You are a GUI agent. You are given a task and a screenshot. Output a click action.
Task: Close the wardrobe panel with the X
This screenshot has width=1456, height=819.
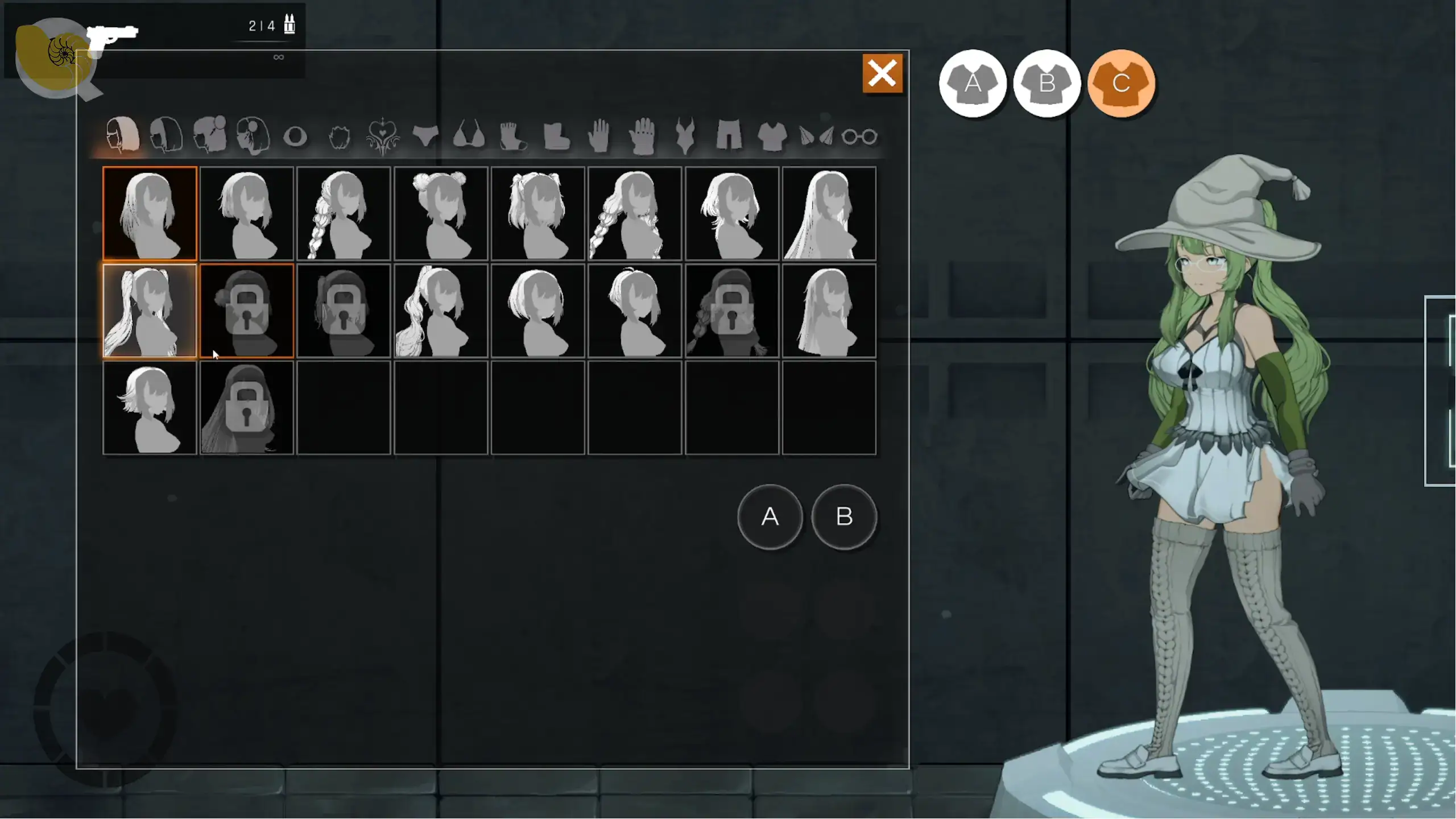(882, 73)
